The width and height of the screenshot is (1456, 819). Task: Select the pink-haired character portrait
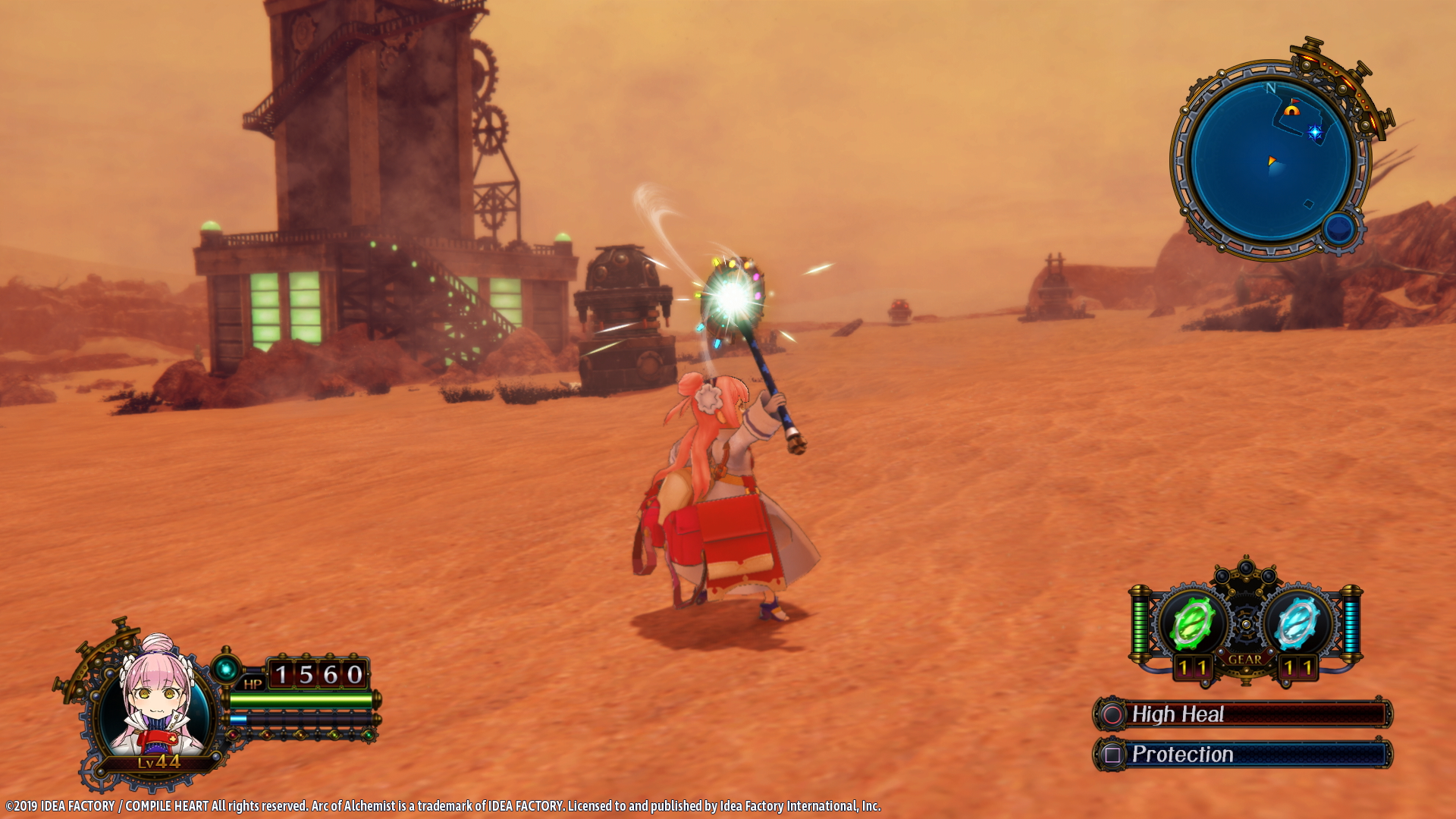point(155,698)
